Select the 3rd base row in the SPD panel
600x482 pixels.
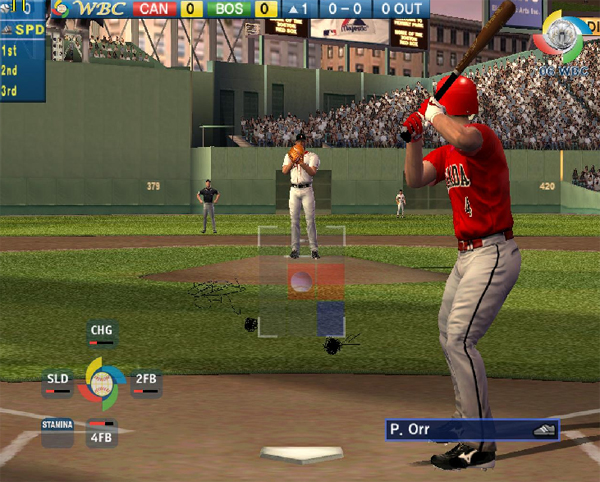tap(12, 90)
